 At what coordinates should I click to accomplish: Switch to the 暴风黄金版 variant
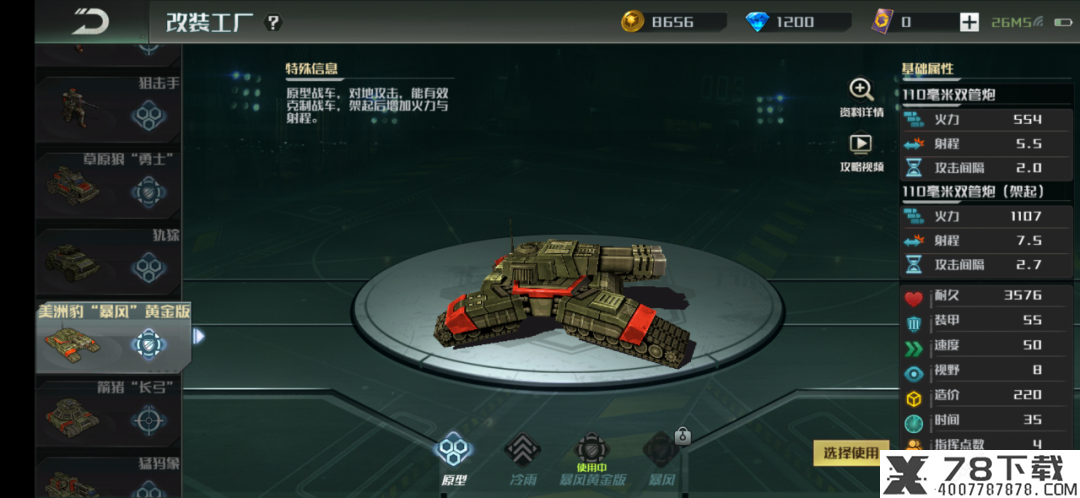[x=593, y=458]
